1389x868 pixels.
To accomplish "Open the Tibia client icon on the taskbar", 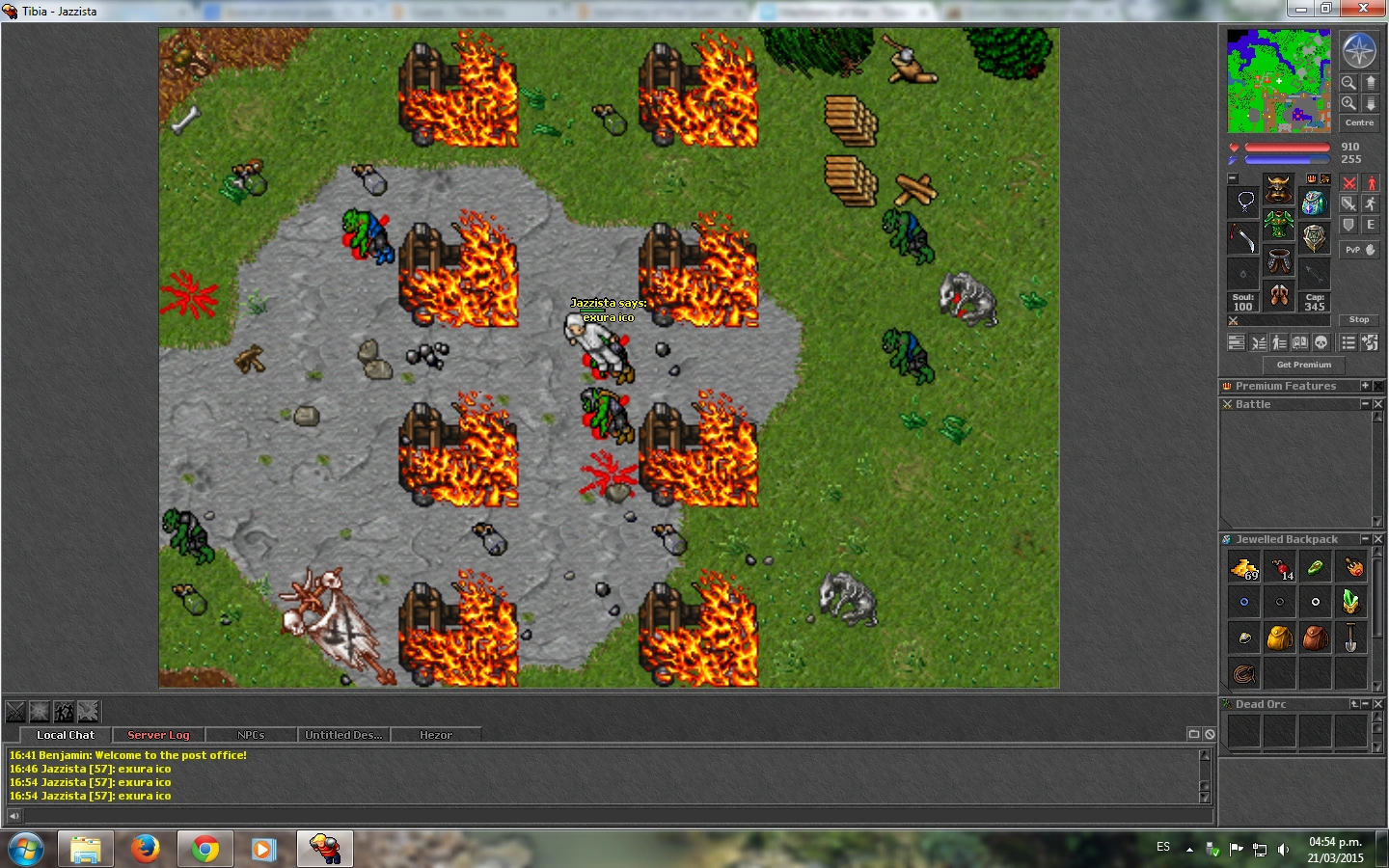I will [326, 849].
